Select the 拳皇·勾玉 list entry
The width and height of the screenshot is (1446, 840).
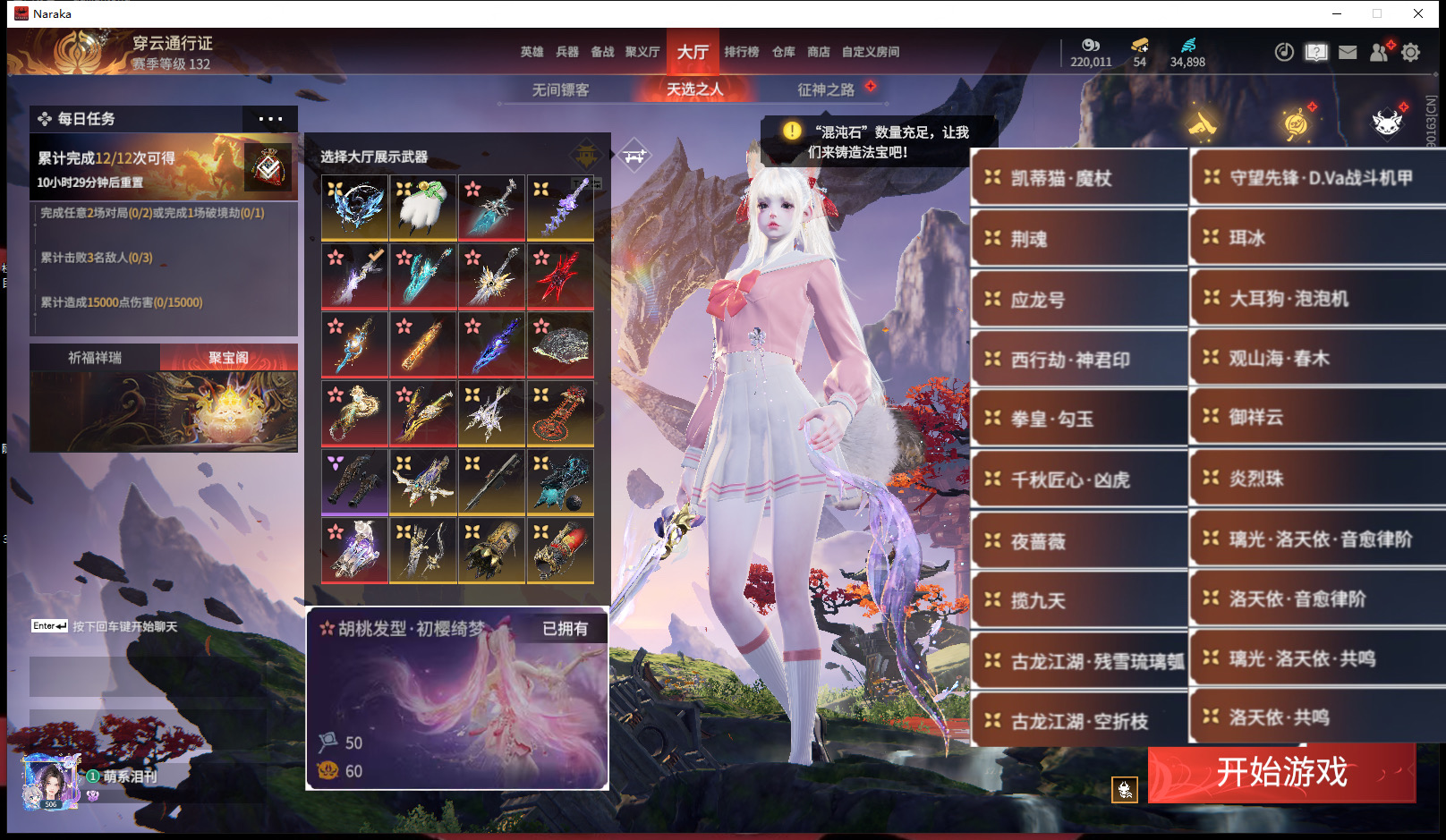tap(1078, 419)
